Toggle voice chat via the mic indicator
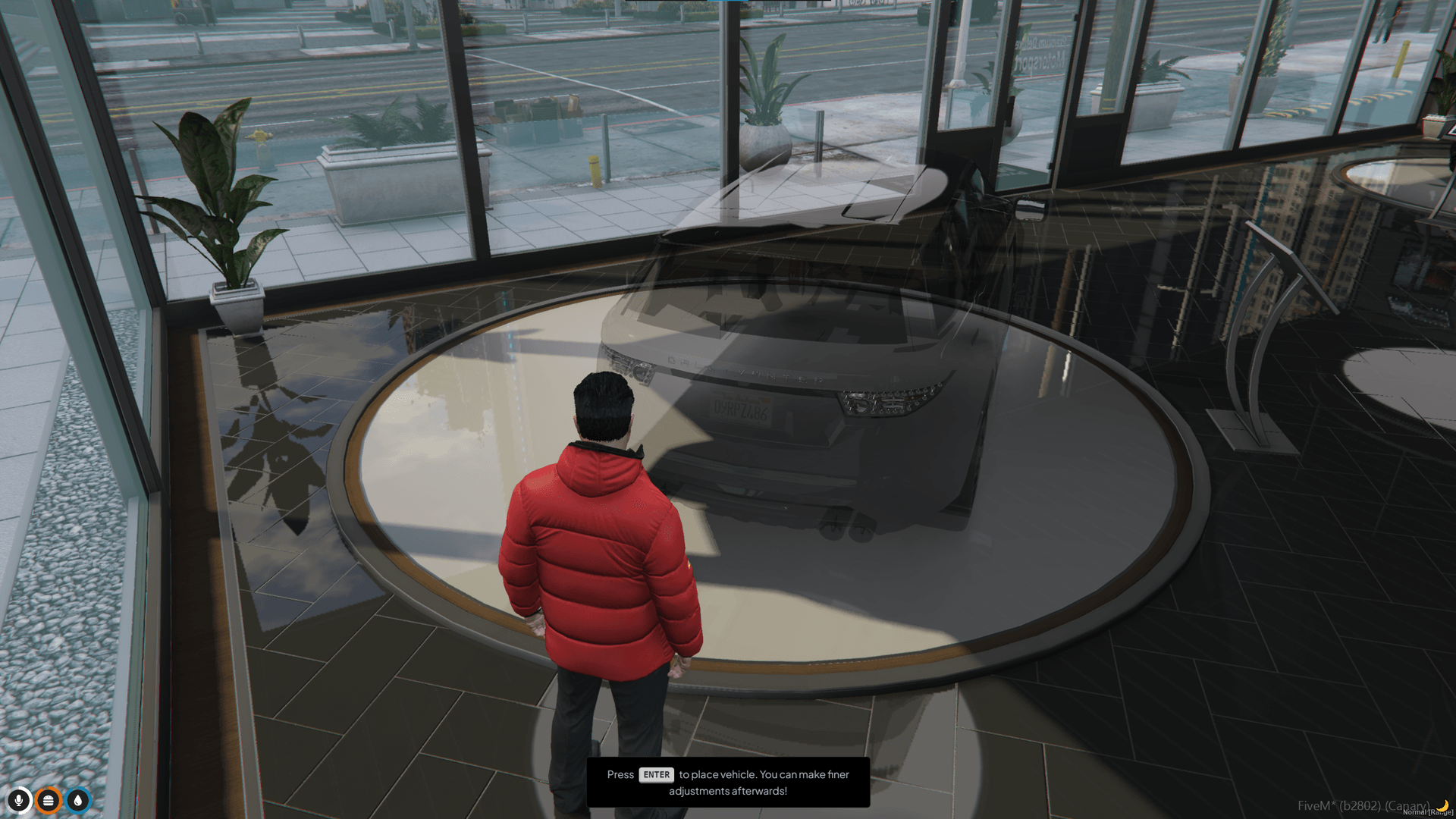 (x=19, y=801)
